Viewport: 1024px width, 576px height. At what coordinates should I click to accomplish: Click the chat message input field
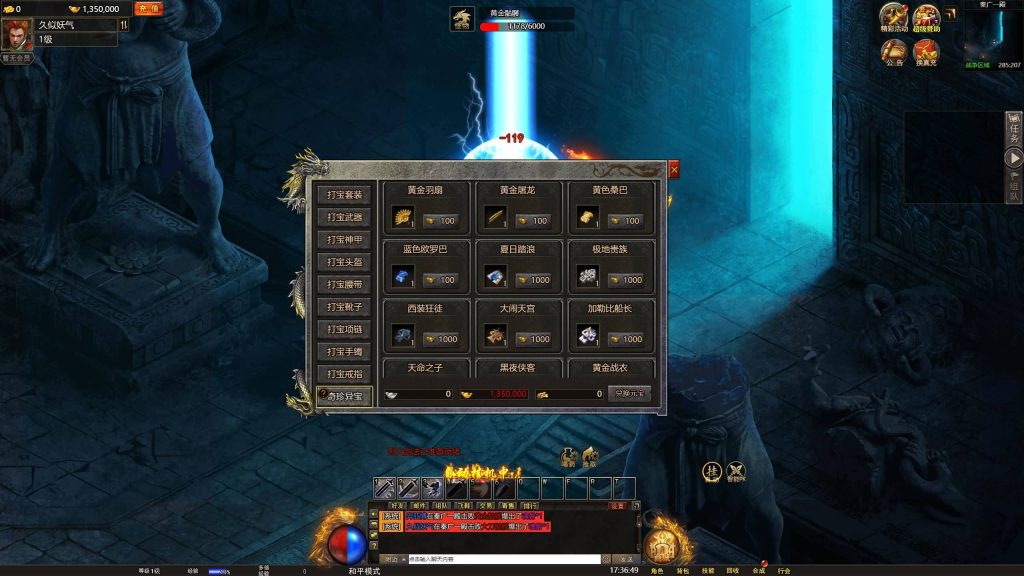point(503,559)
